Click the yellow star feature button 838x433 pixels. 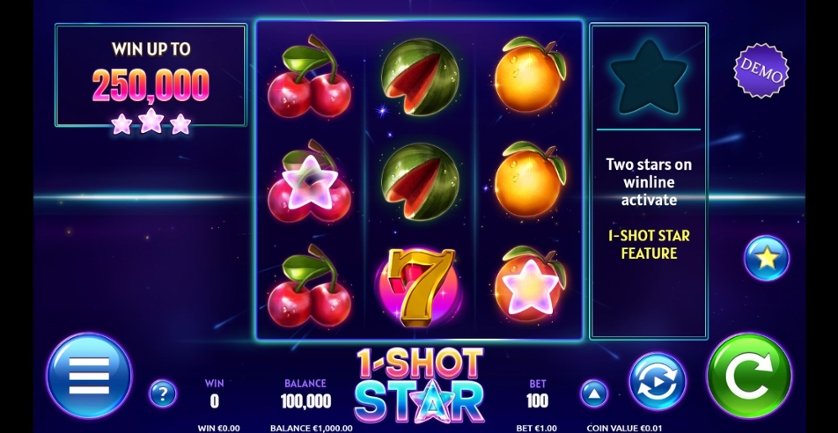coord(766,258)
